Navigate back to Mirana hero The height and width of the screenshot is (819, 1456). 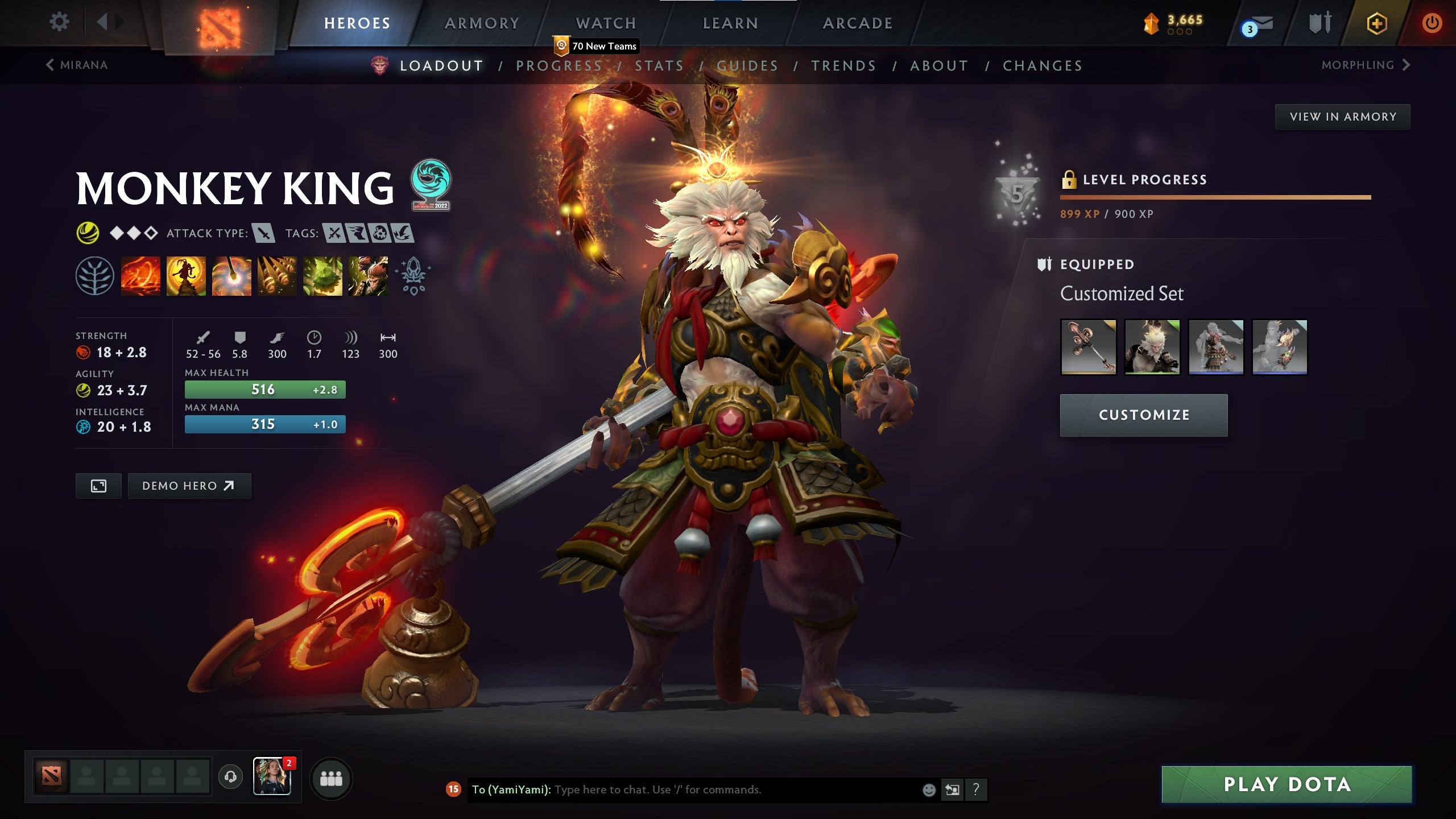77,65
